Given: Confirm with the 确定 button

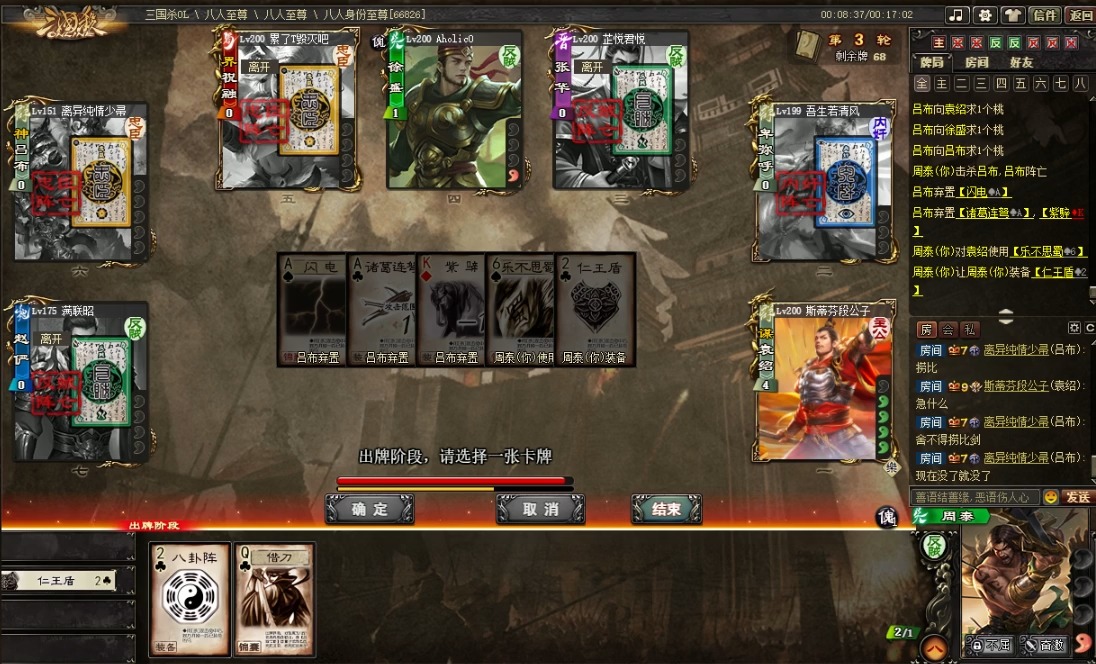Looking at the screenshot, I should point(369,509).
